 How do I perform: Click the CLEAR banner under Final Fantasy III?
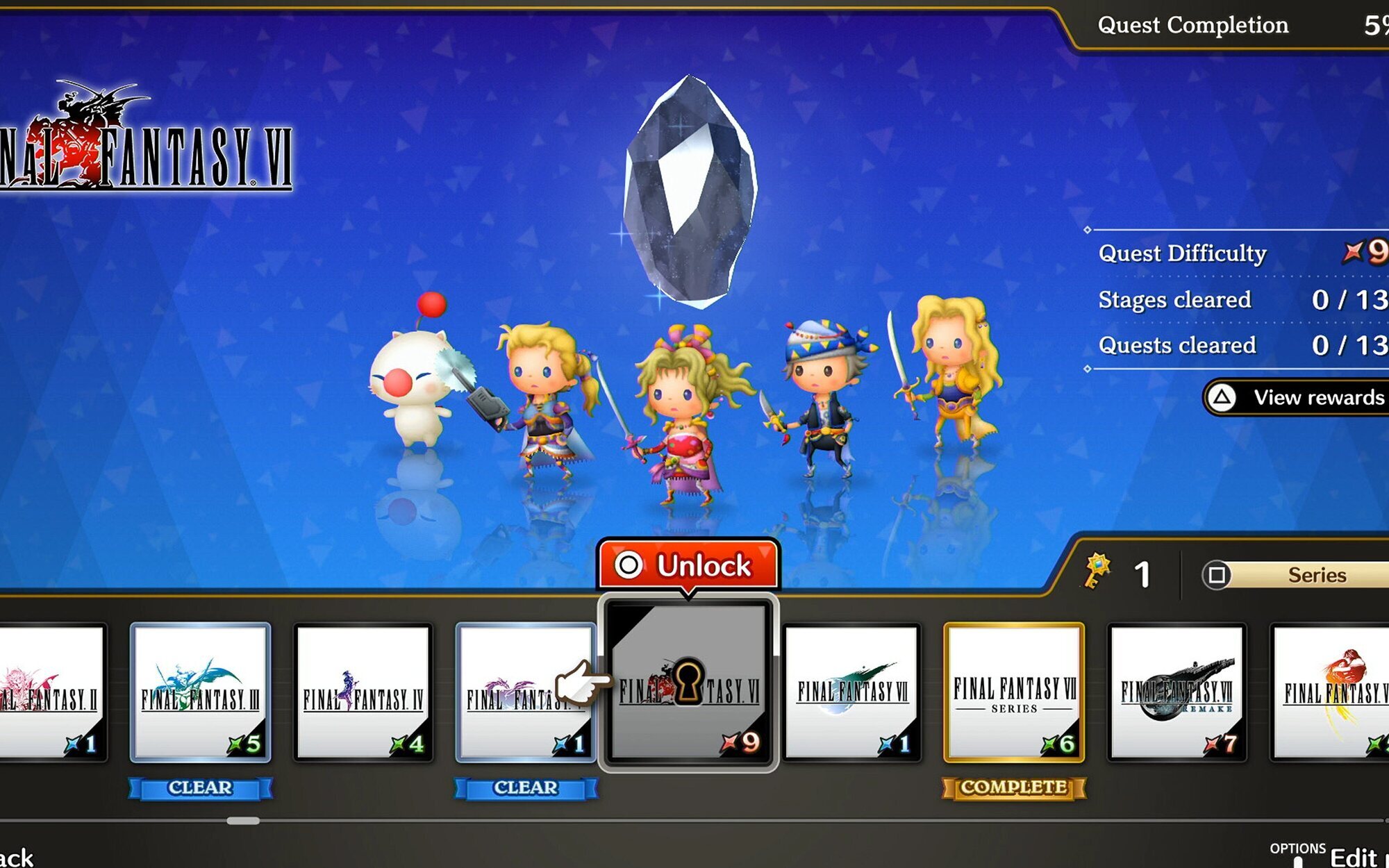click(x=199, y=787)
